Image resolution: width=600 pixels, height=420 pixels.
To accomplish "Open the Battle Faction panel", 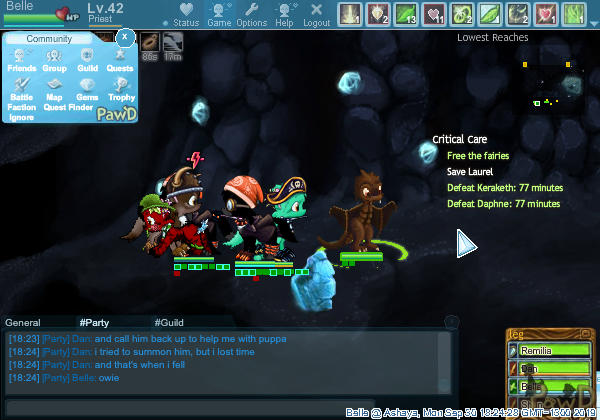I will click(x=21, y=92).
